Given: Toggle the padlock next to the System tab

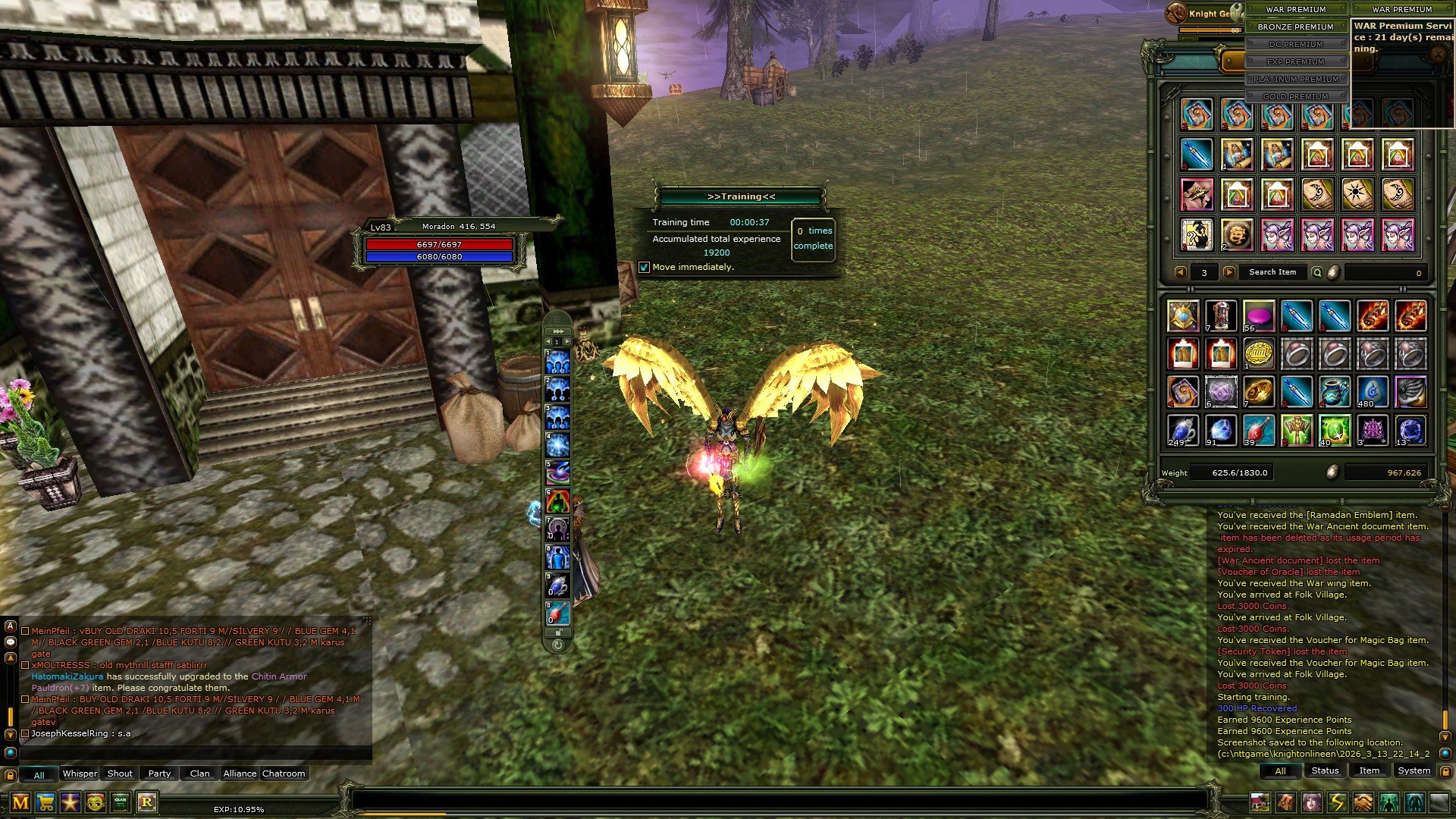Looking at the screenshot, I should click(x=1446, y=771).
